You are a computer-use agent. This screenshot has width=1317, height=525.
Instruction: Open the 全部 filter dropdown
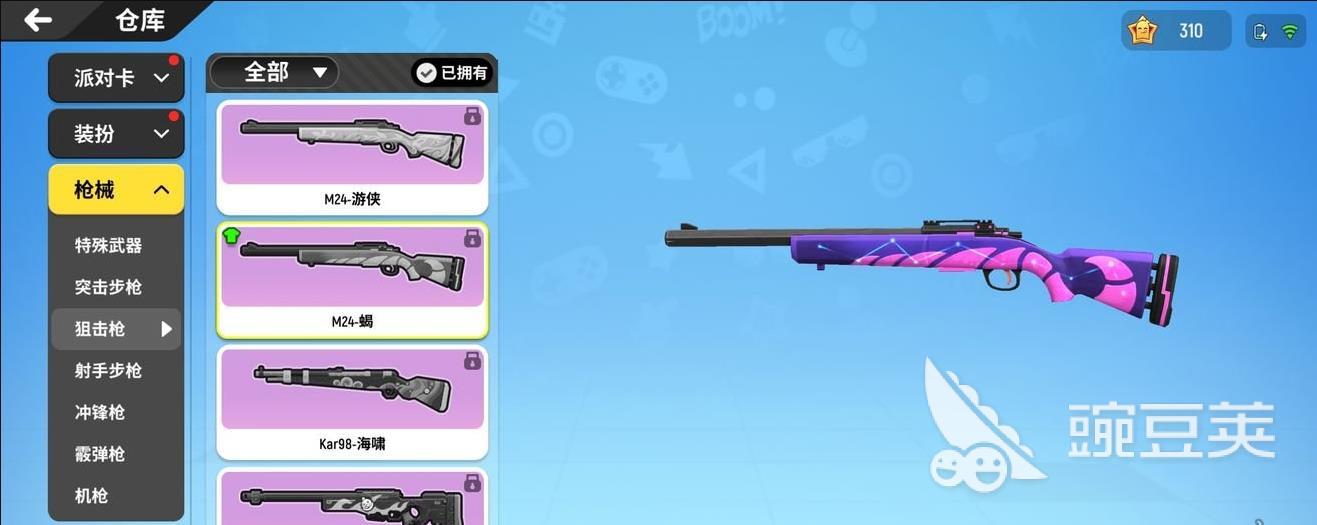(x=274, y=72)
